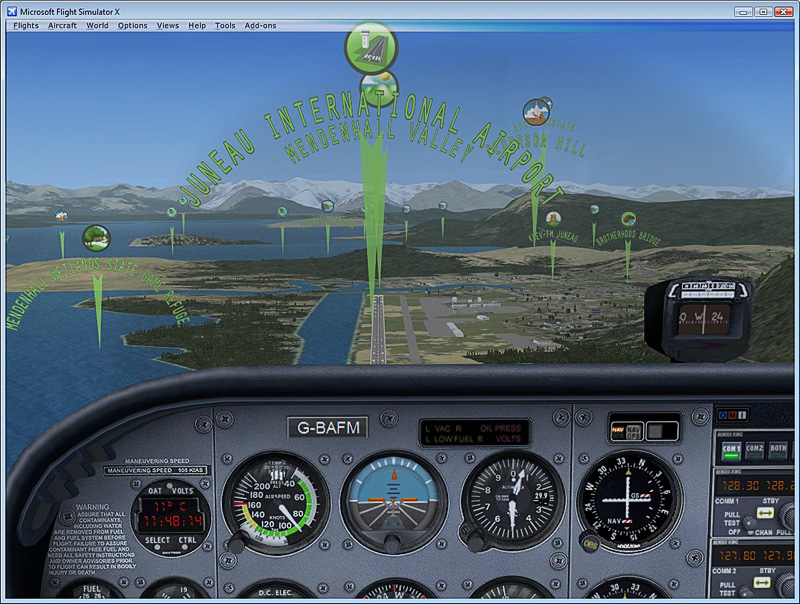The width and height of the screenshot is (800, 604).
Task: Open the Add-ons menu
Action: coord(261,25)
